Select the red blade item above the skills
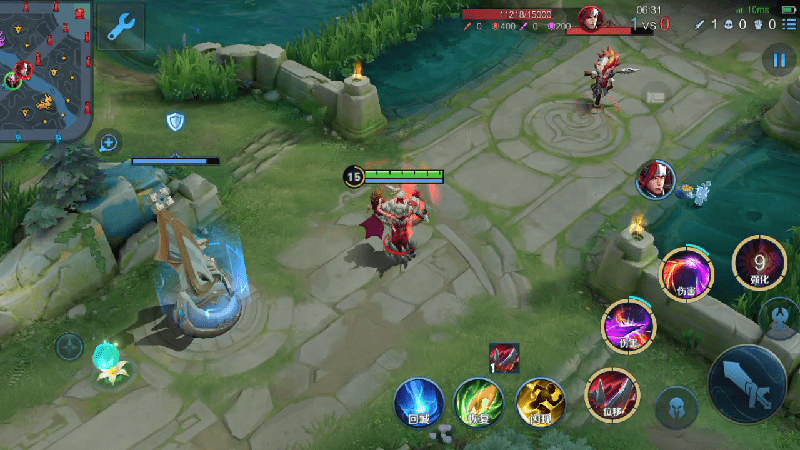The width and height of the screenshot is (800, 450). pyautogui.click(x=504, y=357)
